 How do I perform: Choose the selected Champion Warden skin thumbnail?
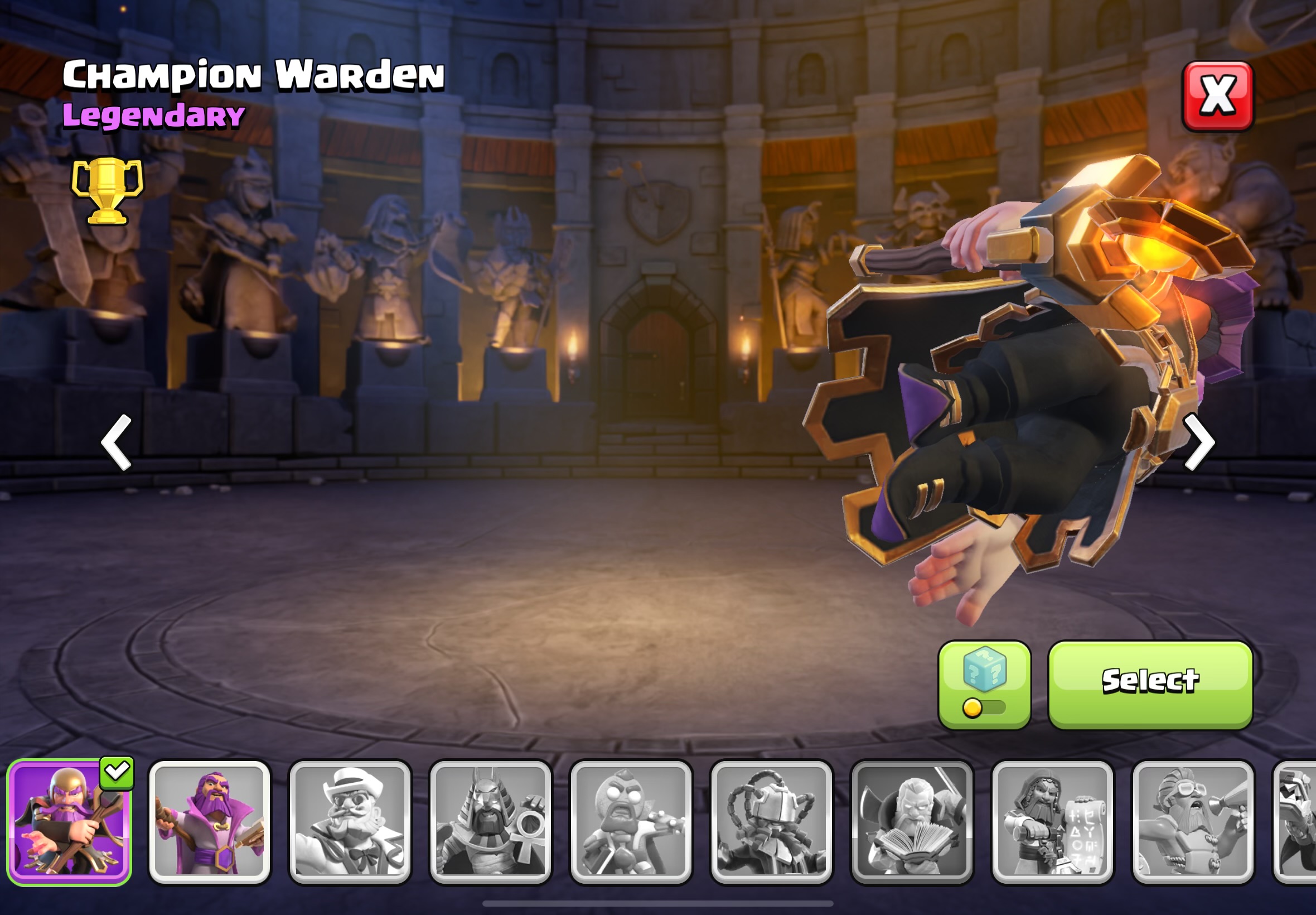(69, 822)
